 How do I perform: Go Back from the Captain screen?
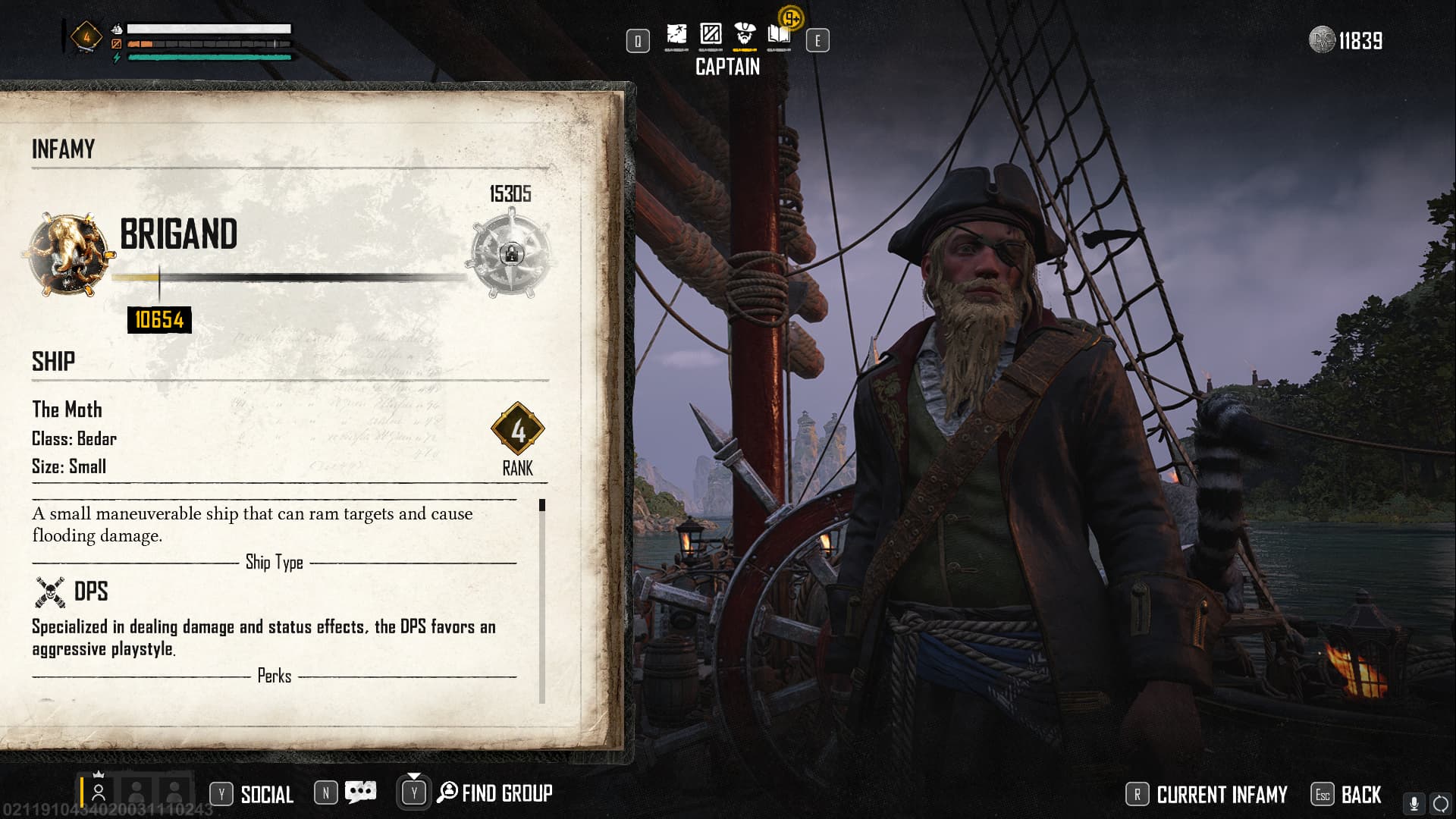click(1360, 794)
